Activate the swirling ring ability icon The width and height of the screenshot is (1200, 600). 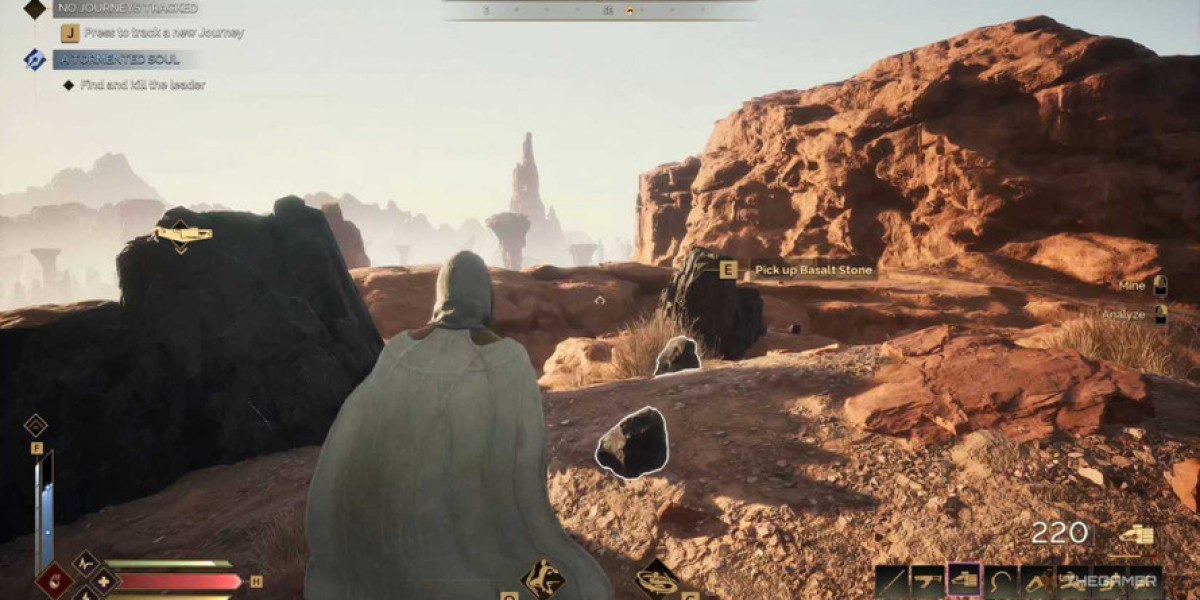[x=657, y=579]
